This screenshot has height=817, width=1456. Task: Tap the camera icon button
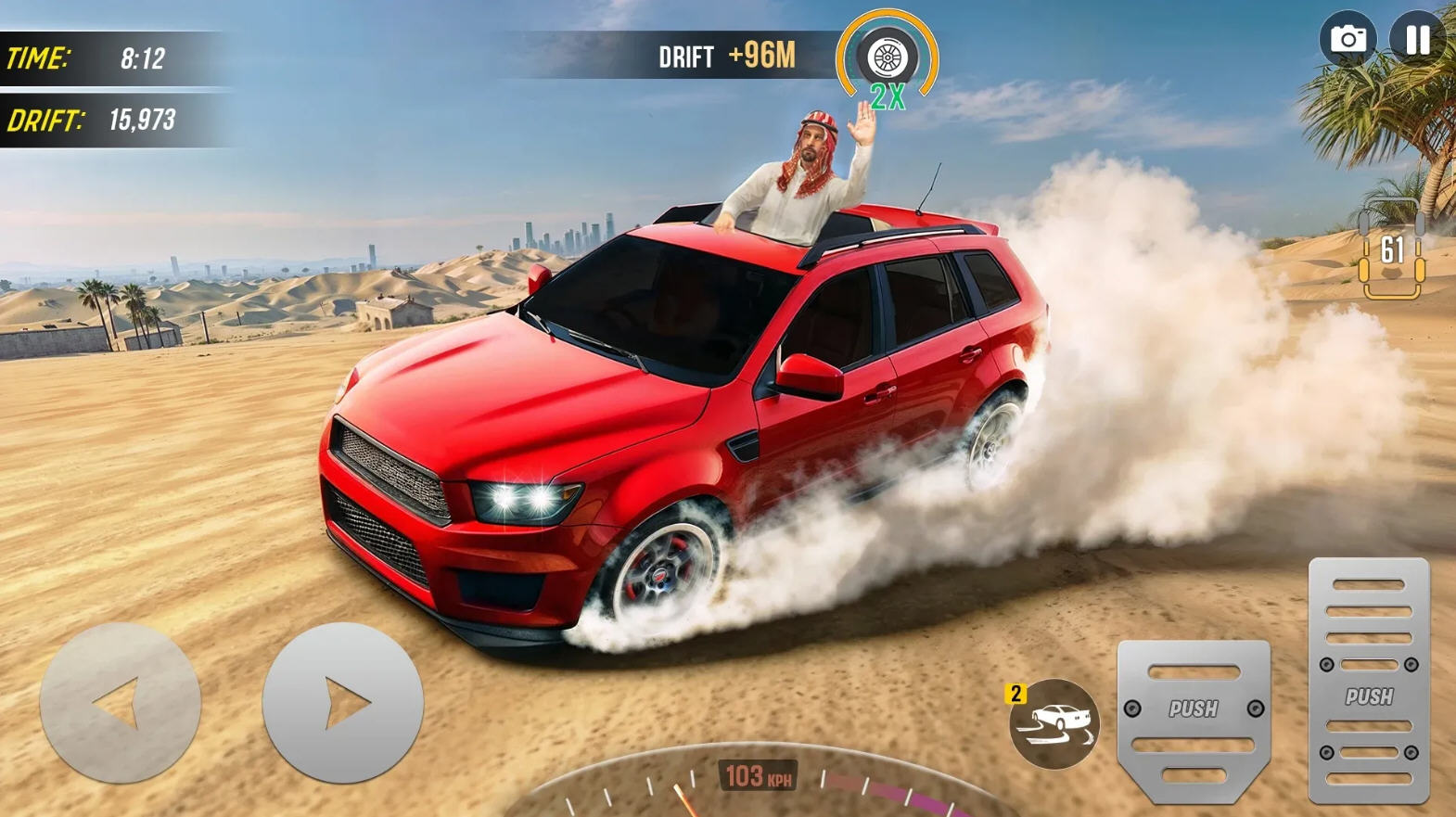tap(1347, 40)
